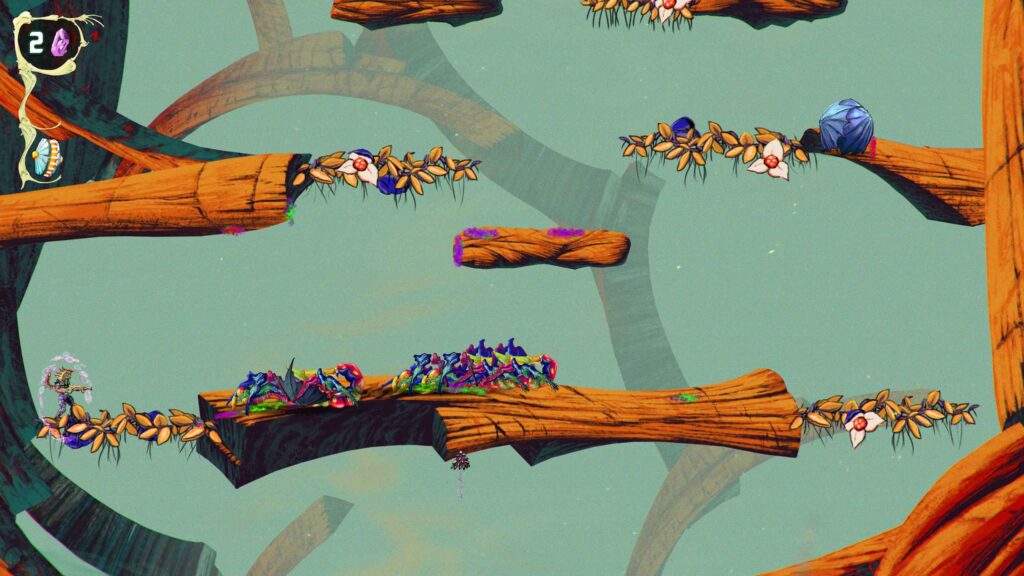Click the striped shell item icon
The width and height of the screenshot is (1024, 576).
[x=44, y=155]
